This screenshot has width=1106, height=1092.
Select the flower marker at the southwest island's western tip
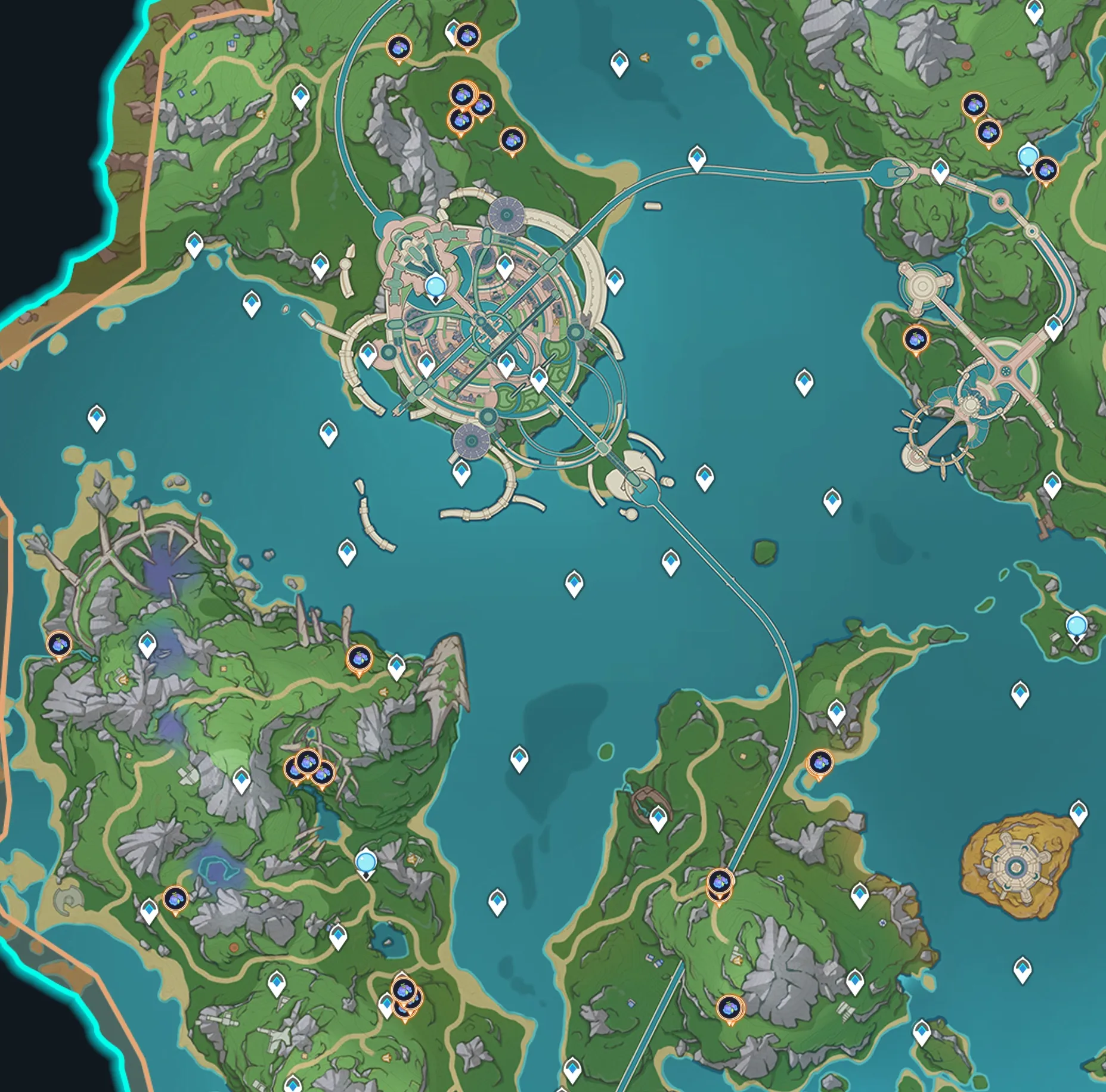[x=59, y=644]
